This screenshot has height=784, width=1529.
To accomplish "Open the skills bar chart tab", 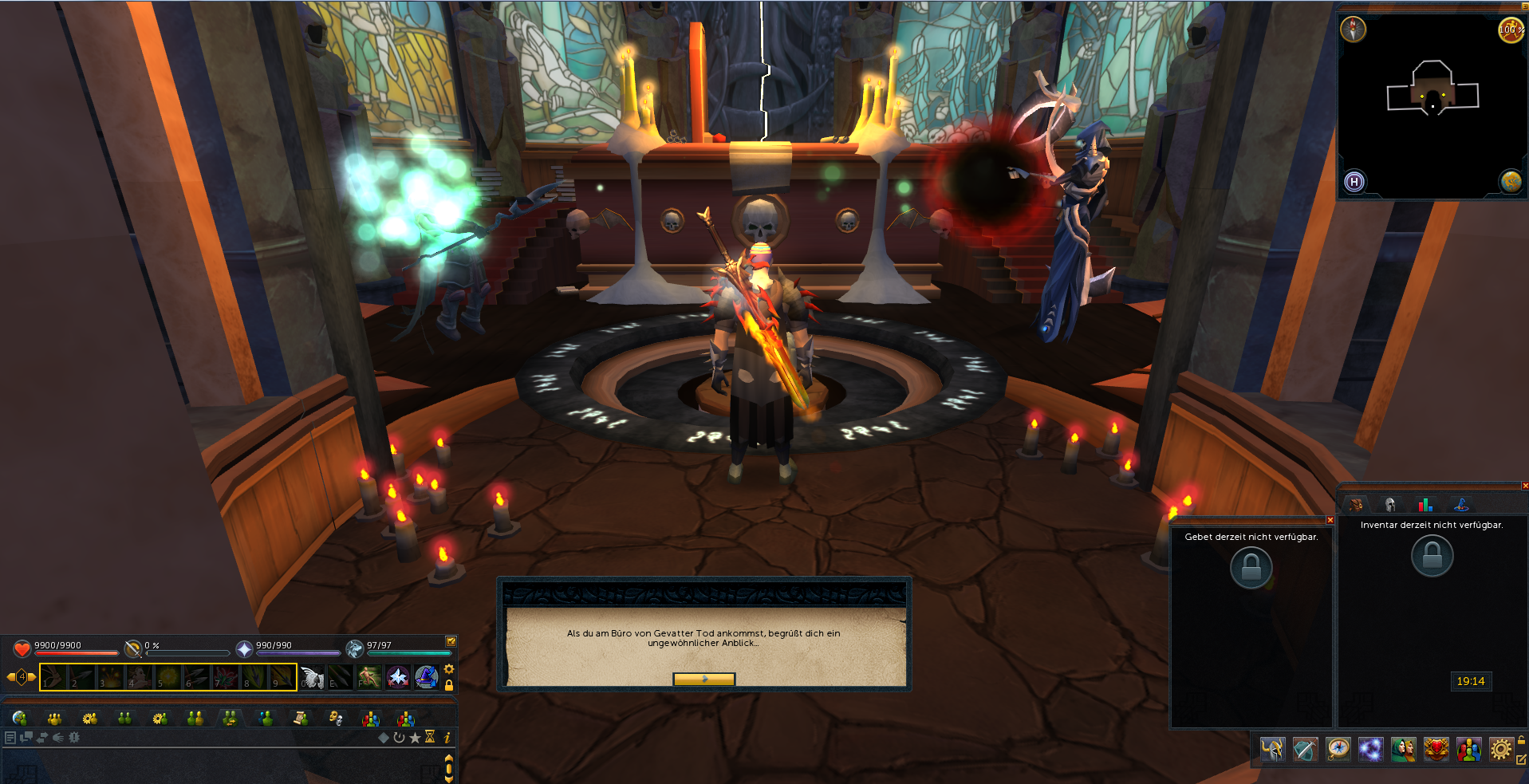I will click(1425, 505).
